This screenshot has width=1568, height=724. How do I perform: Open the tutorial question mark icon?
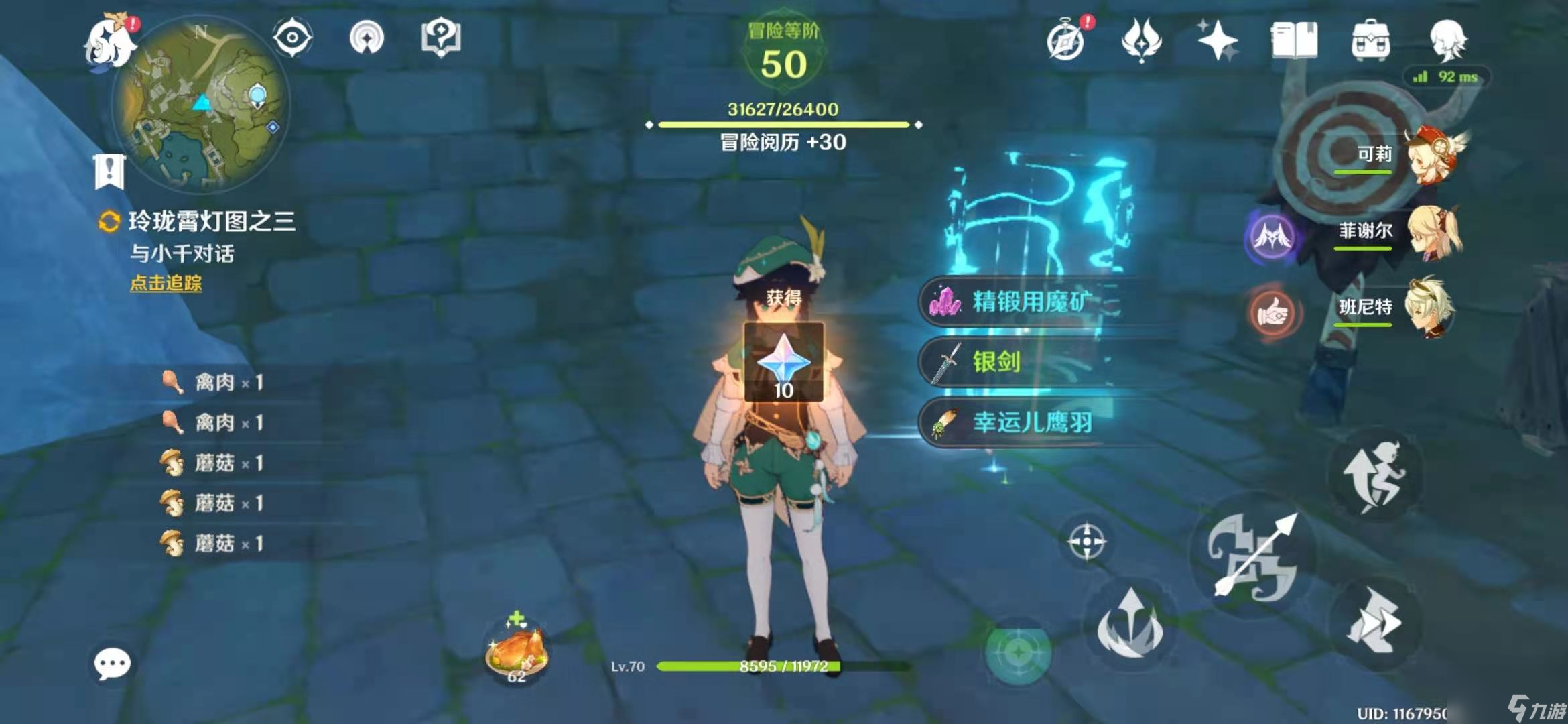click(440, 37)
